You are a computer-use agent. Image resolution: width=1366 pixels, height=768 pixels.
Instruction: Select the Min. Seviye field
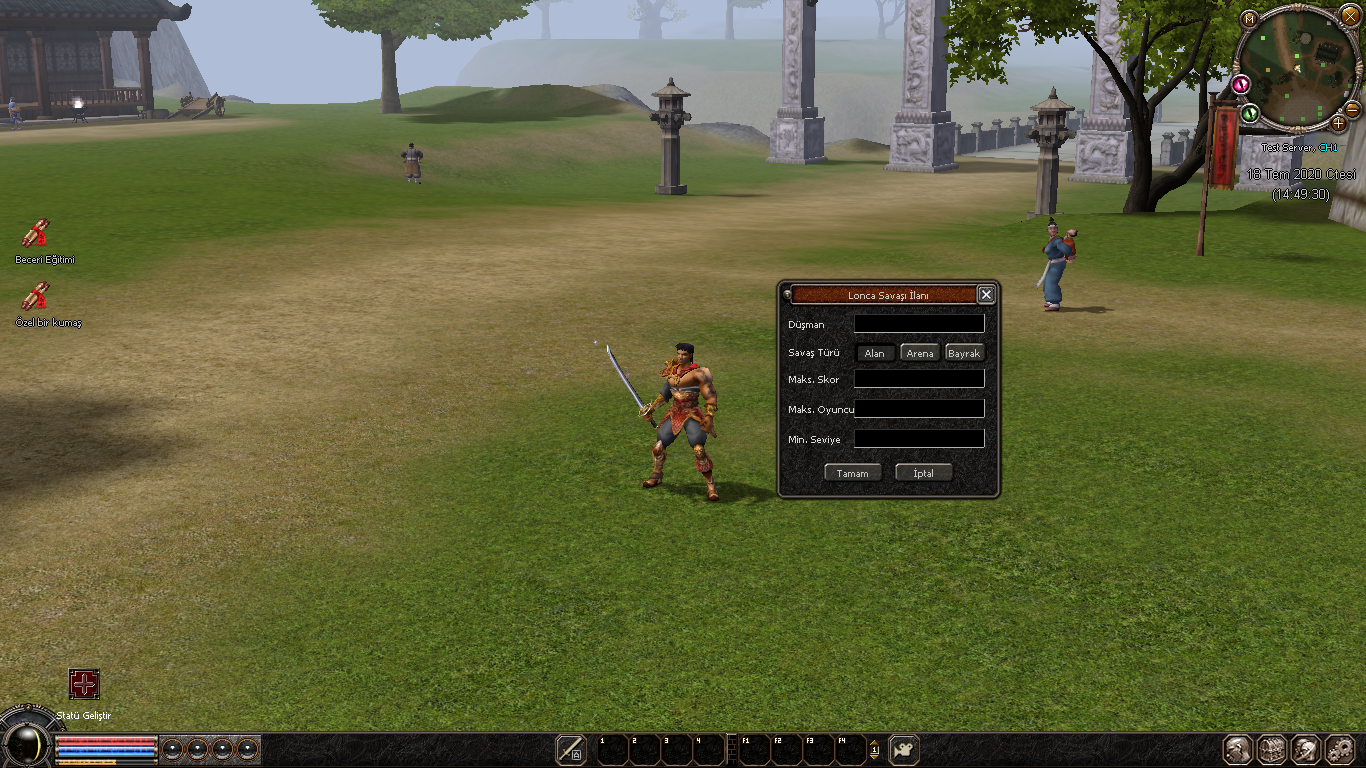pos(919,439)
